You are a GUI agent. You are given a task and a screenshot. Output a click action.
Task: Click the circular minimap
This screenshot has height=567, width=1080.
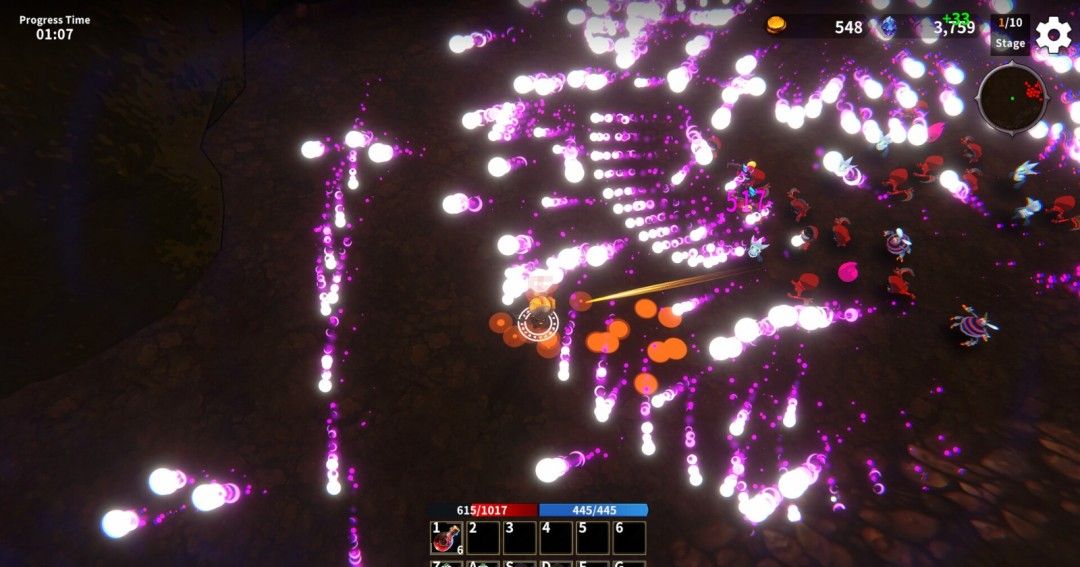tap(1012, 97)
